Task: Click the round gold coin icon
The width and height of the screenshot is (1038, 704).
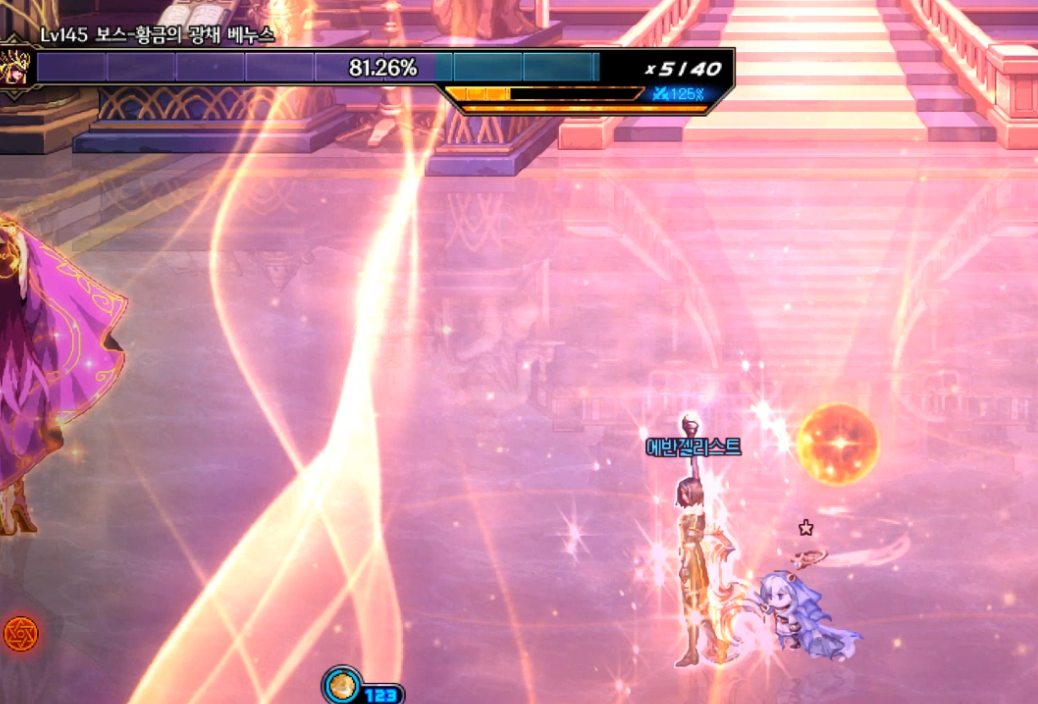Action: pos(342,686)
